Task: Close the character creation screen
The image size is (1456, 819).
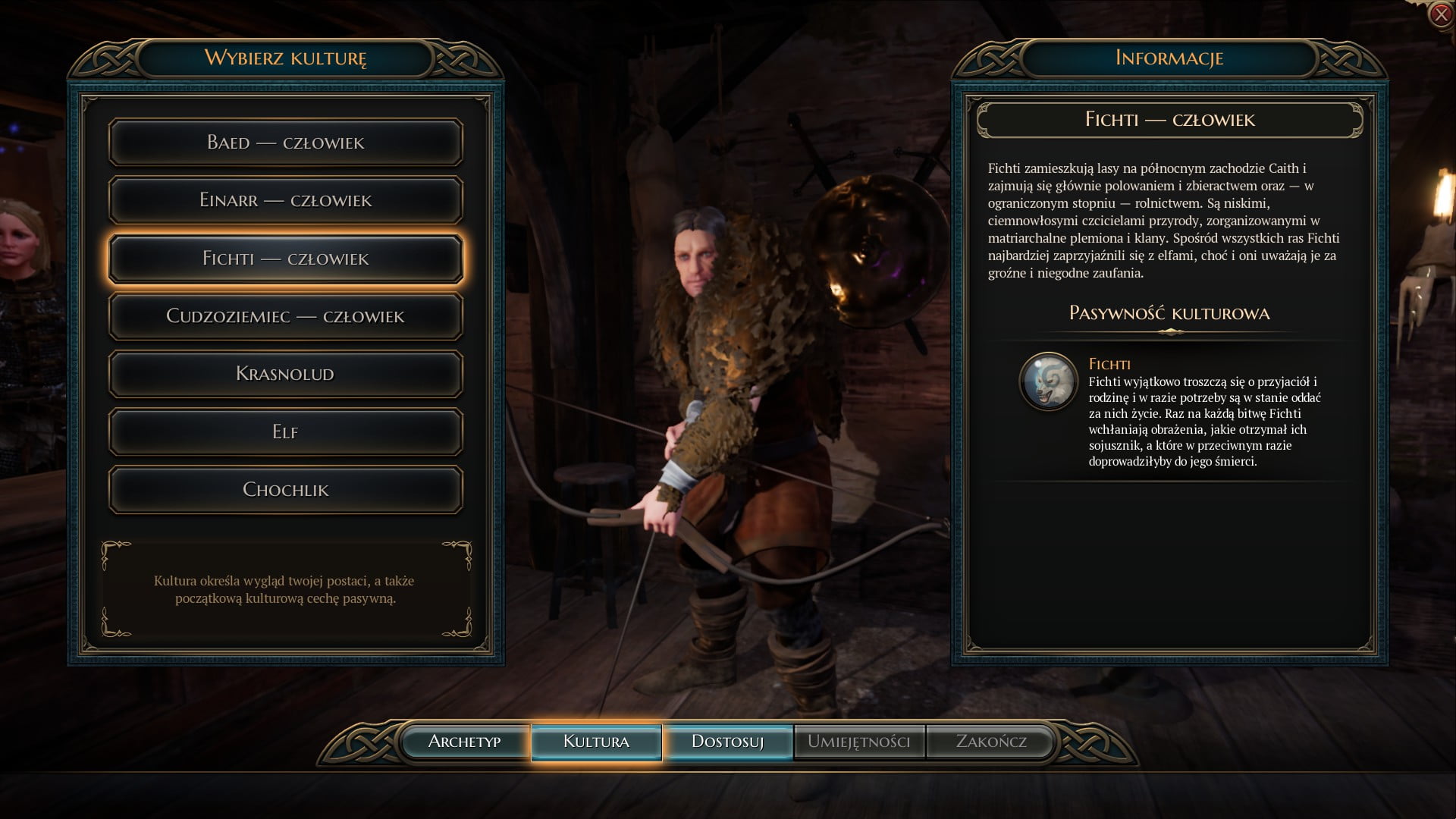Action: point(1440,14)
